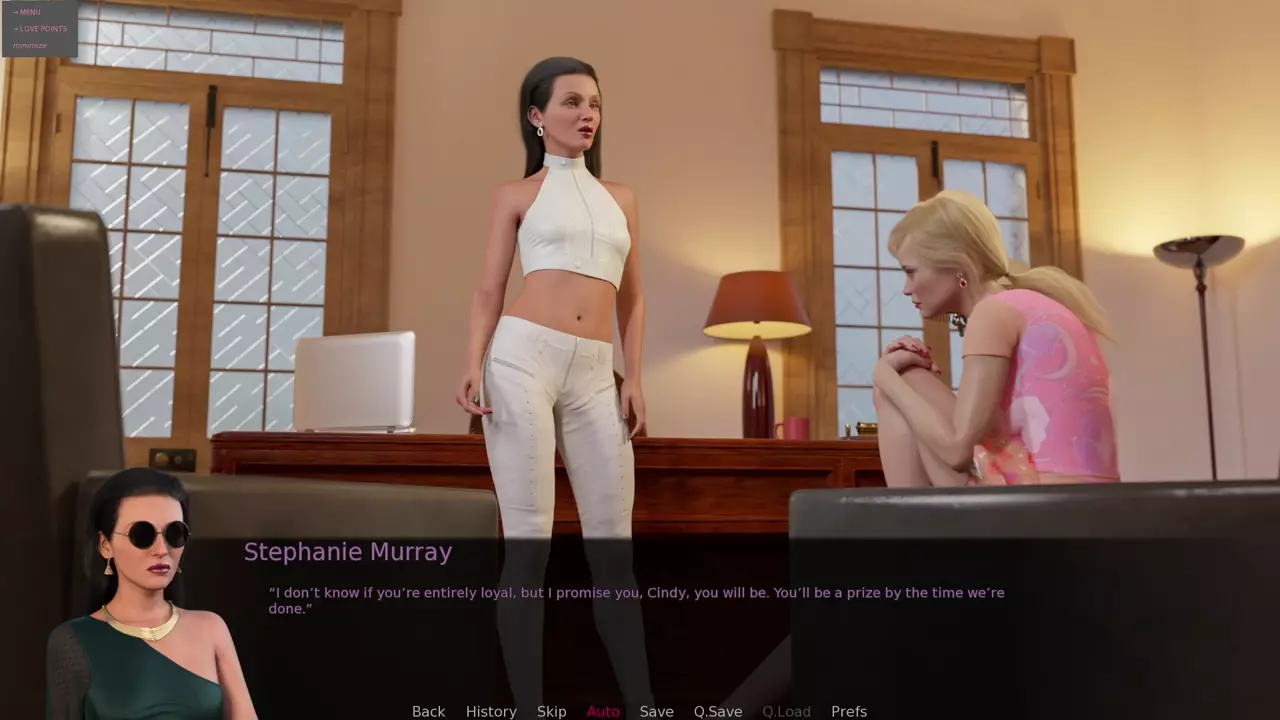Show the LOVE POINTS screen
Screen dimensions: 1280x720
(42, 29)
